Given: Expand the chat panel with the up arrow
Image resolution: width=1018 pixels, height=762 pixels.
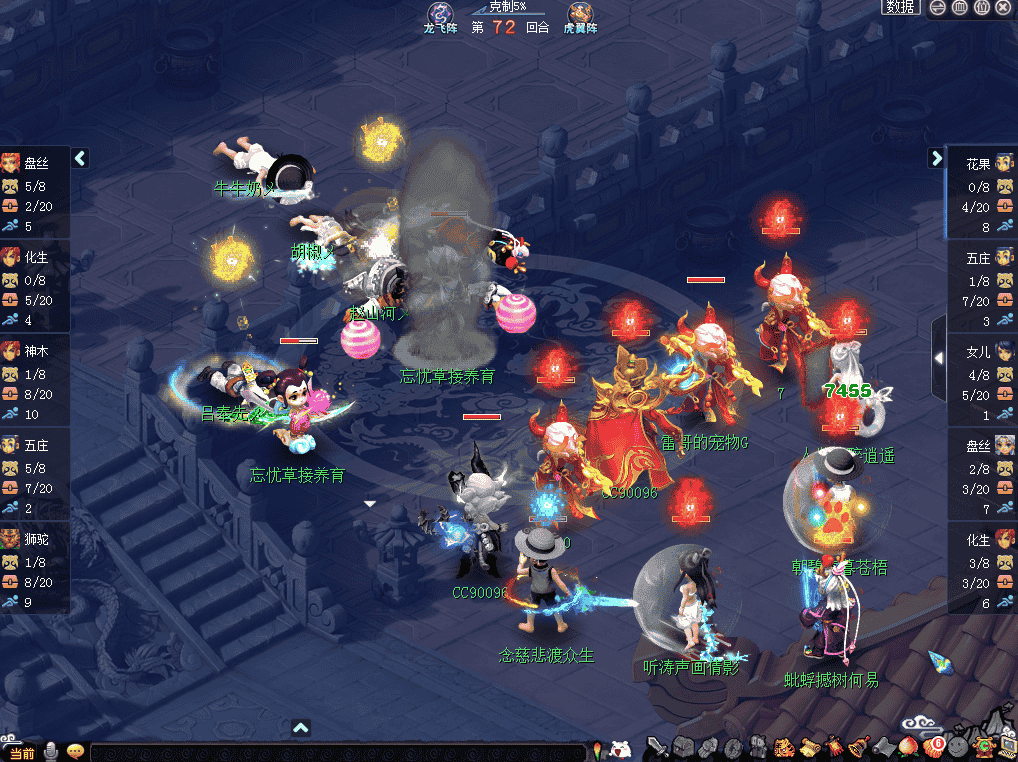Looking at the screenshot, I should point(301,728).
